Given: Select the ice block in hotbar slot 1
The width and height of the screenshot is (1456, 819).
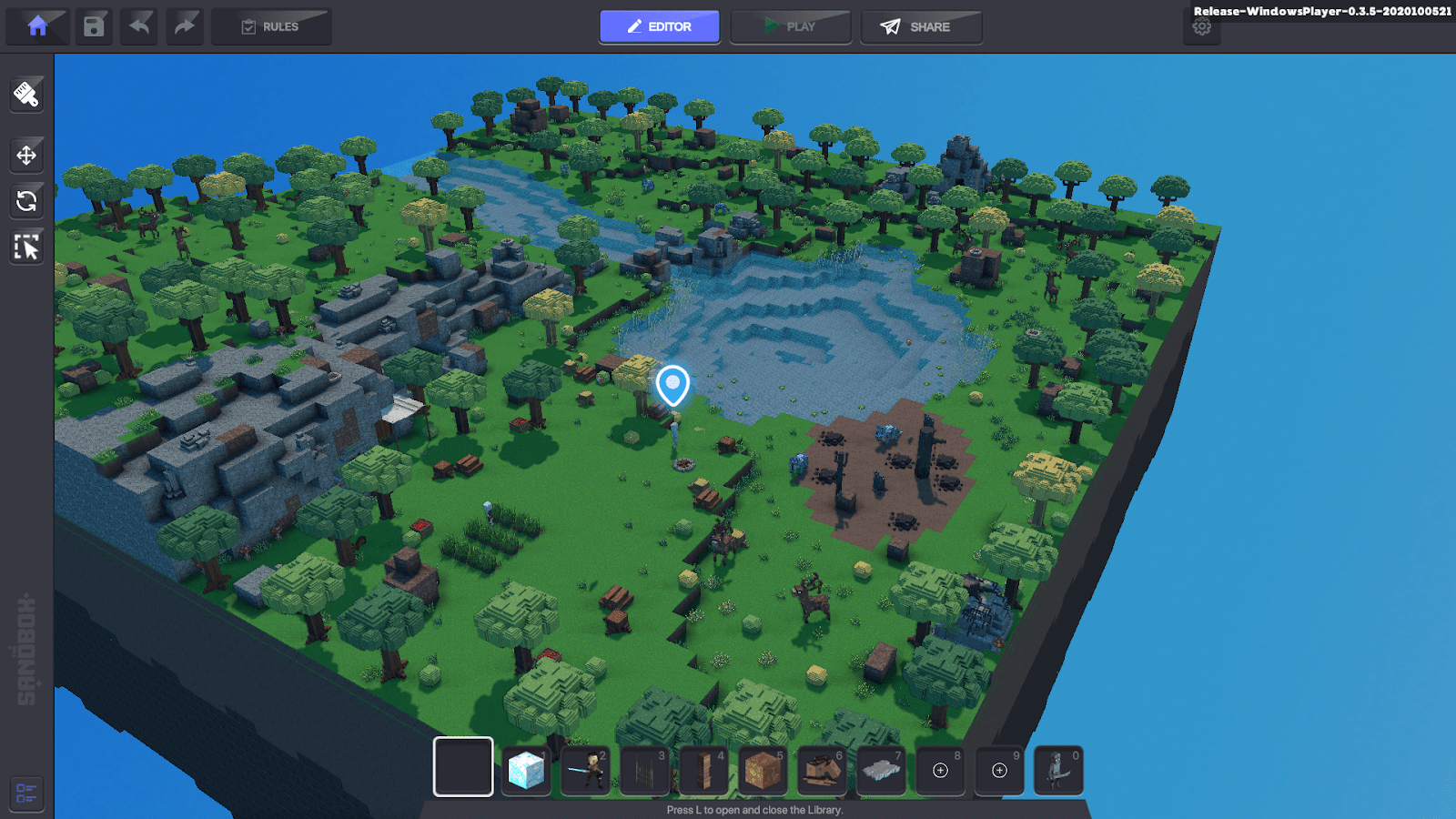Looking at the screenshot, I should click(x=526, y=771).
